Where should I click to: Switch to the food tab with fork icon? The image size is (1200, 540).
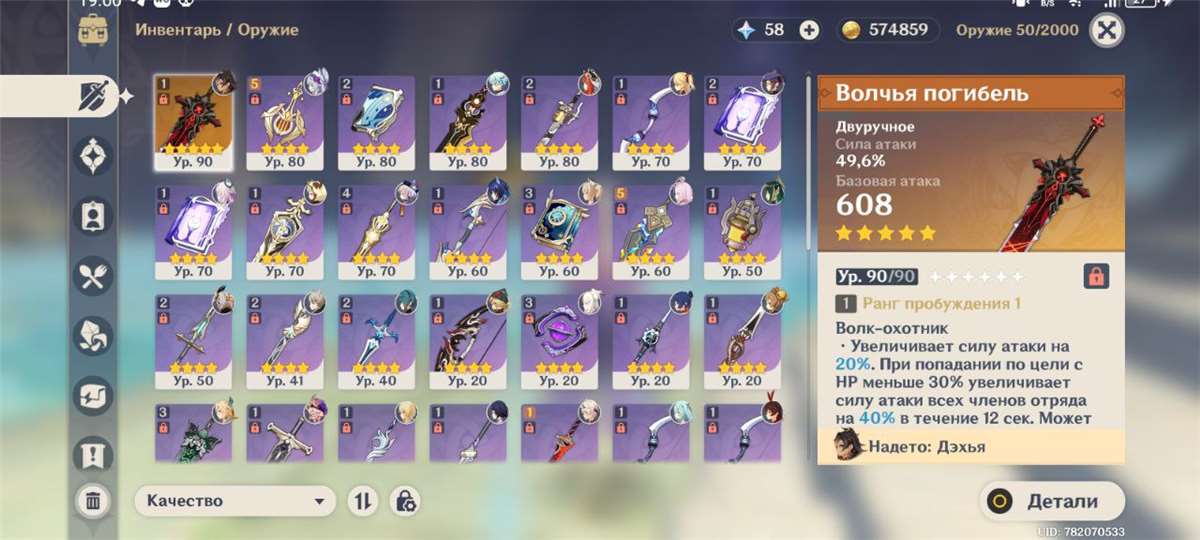93,275
